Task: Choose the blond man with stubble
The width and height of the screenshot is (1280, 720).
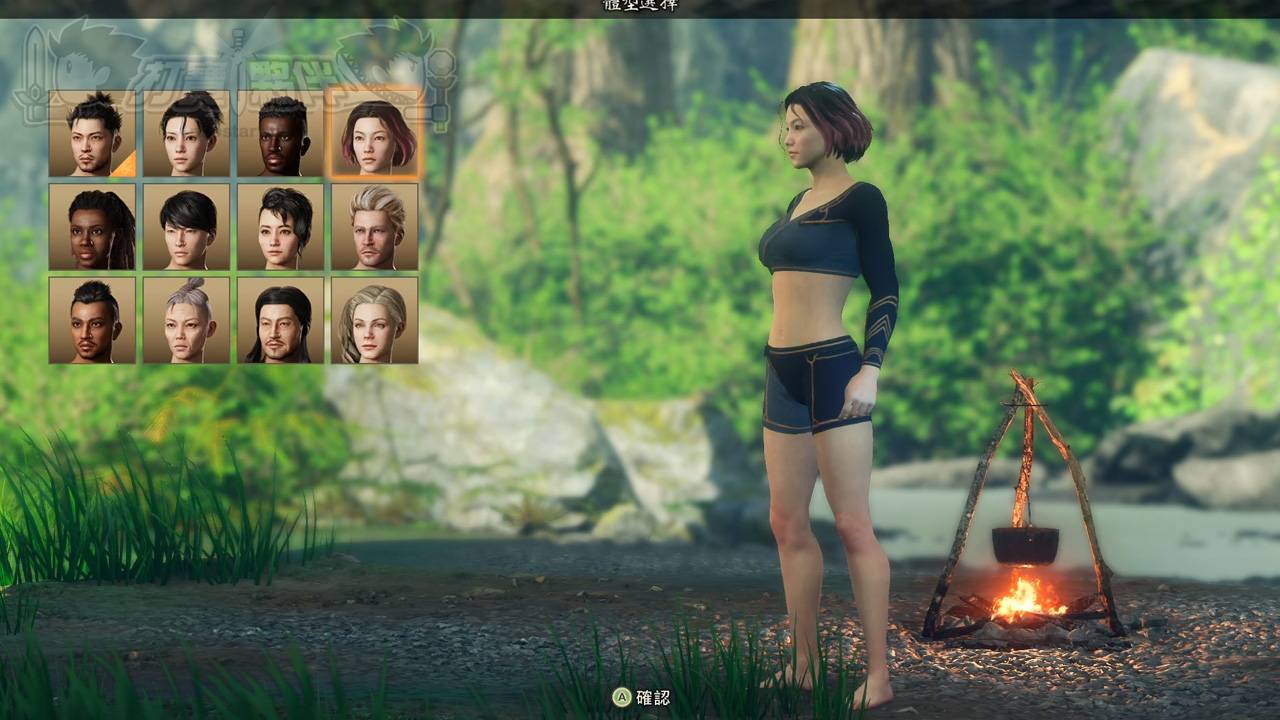Action: click(x=374, y=226)
